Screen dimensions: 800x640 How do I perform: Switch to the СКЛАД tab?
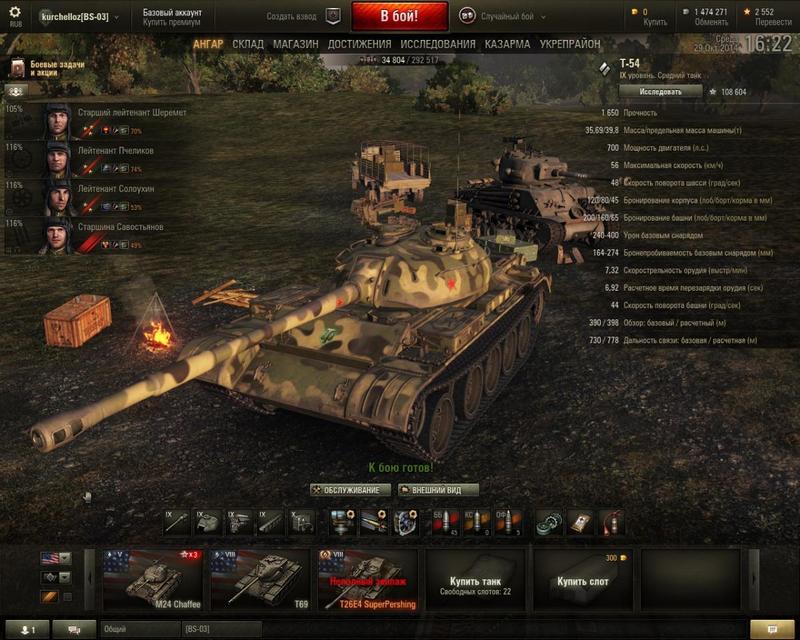coord(248,45)
